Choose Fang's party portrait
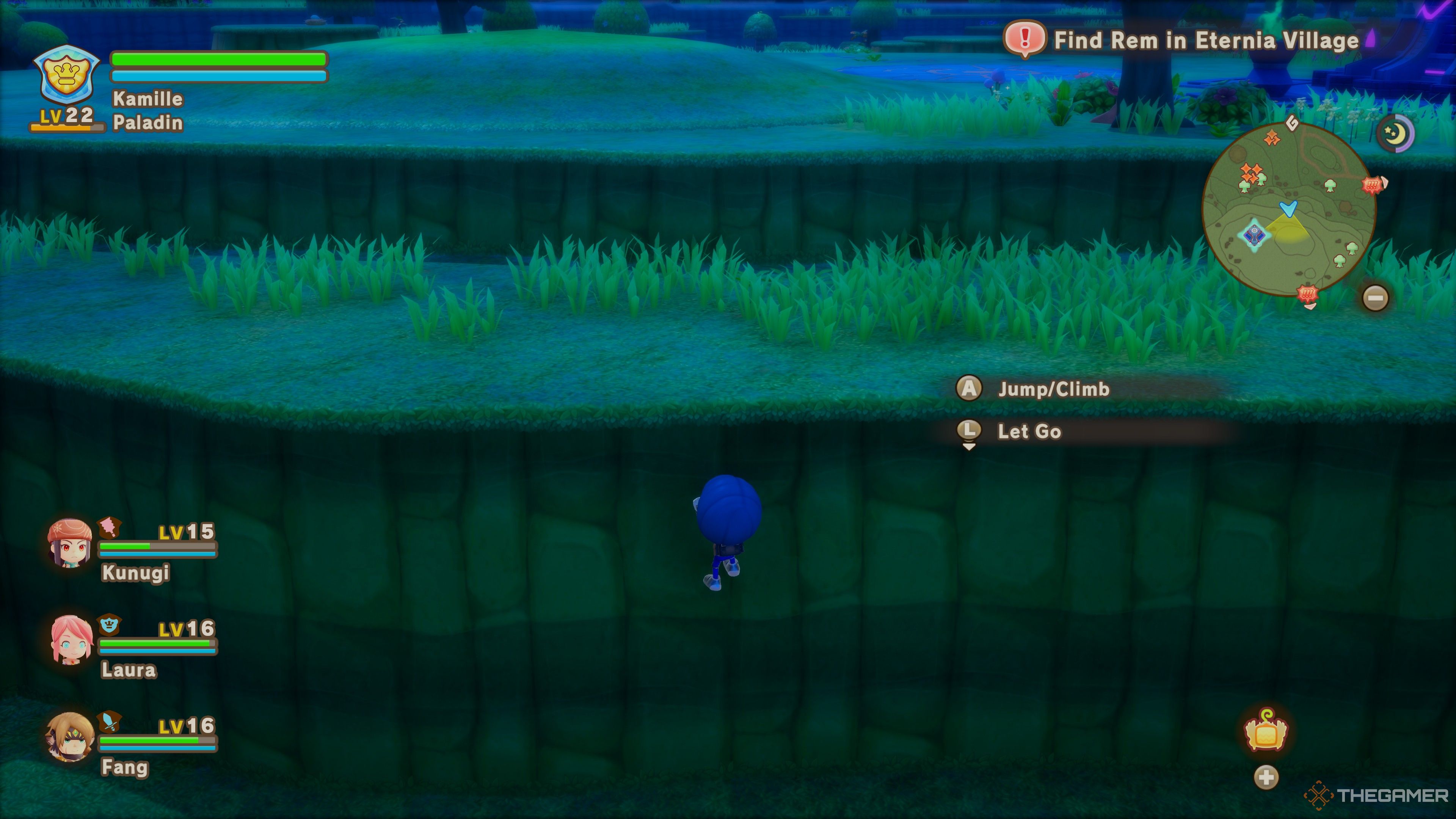The height and width of the screenshot is (819, 1456). tap(70, 736)
